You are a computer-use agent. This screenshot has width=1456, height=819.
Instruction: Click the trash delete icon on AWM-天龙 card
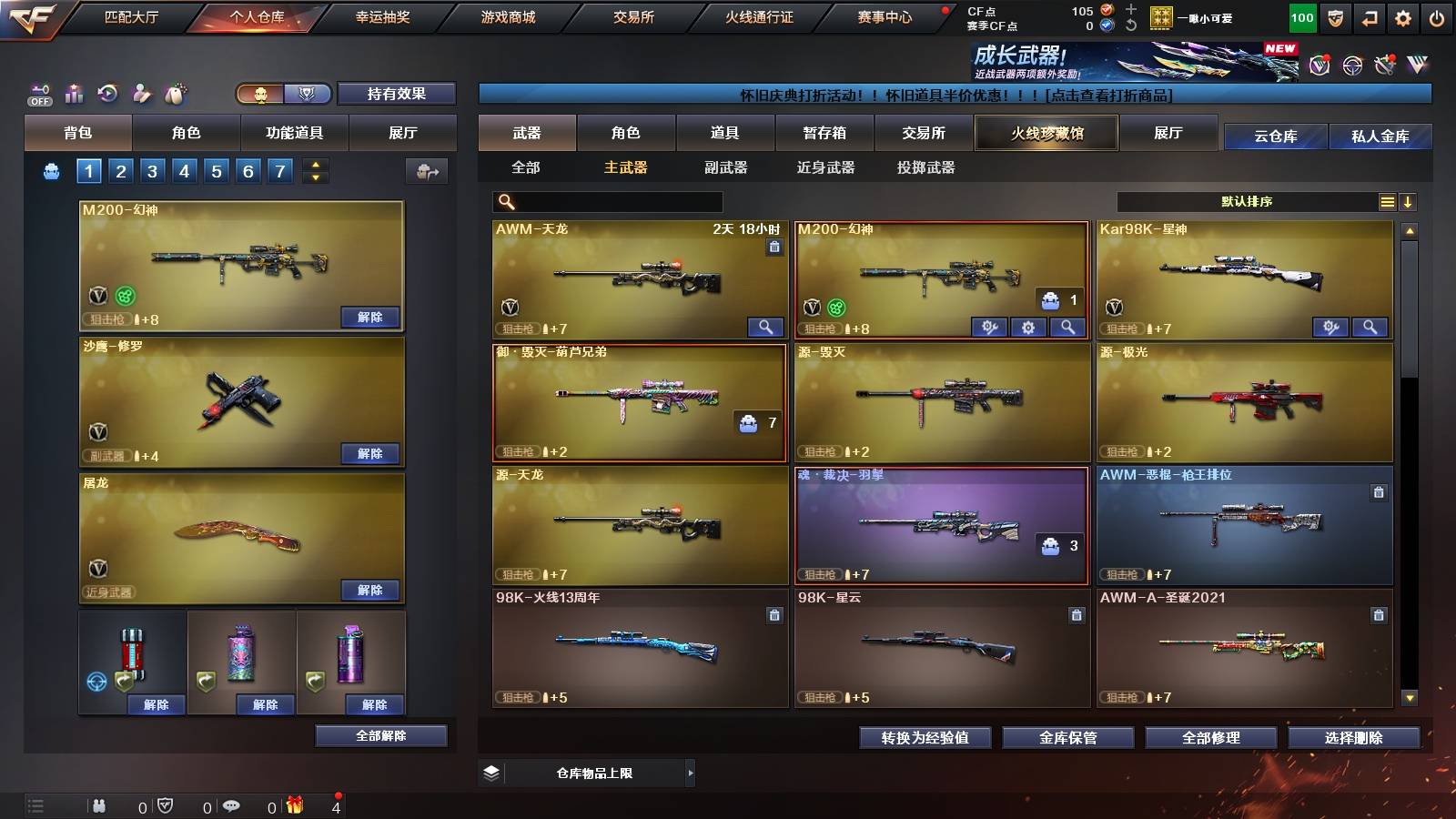pyautogui.click(x=774, y=248)
